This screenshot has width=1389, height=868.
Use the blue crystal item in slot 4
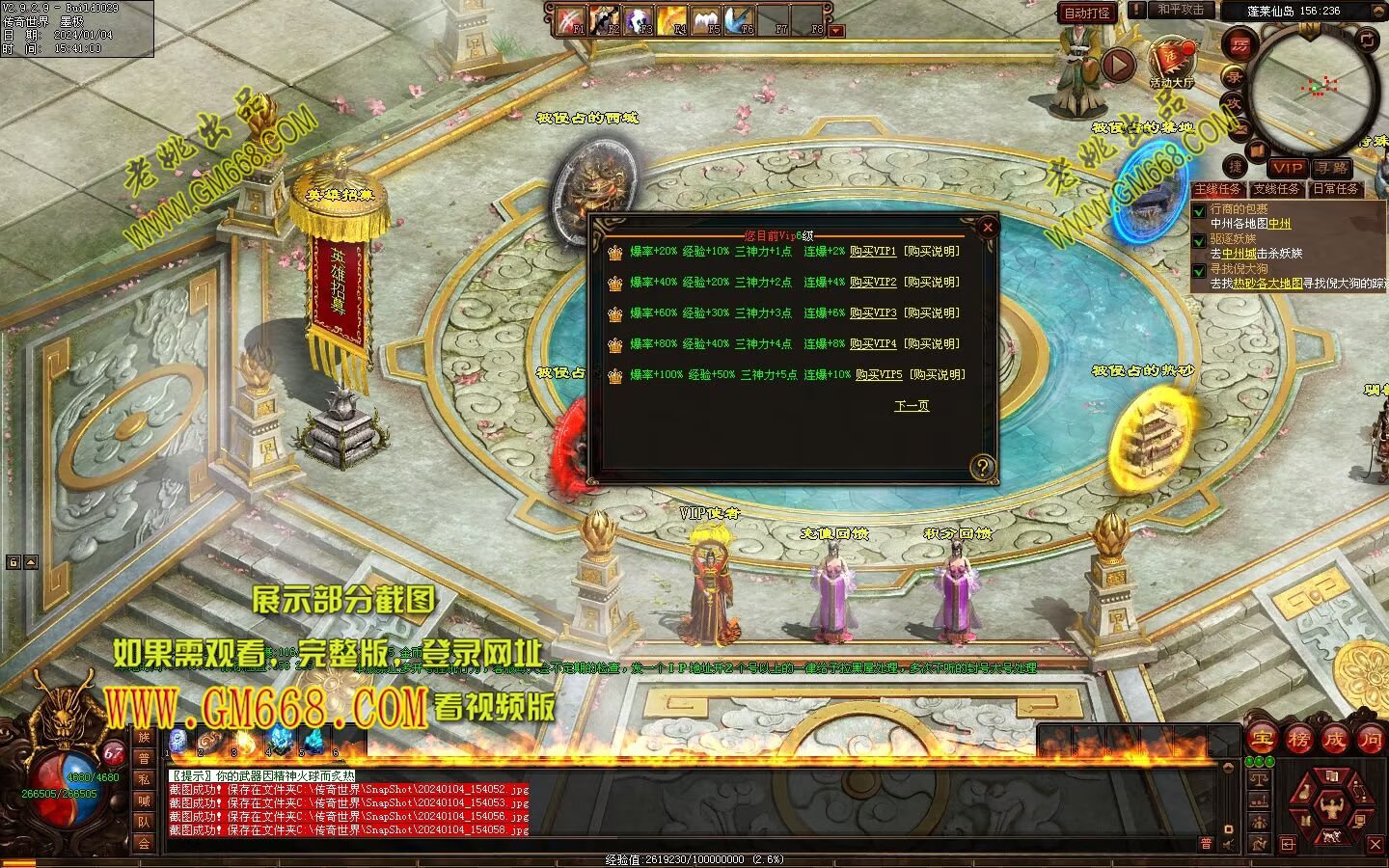tap(278, 740)
